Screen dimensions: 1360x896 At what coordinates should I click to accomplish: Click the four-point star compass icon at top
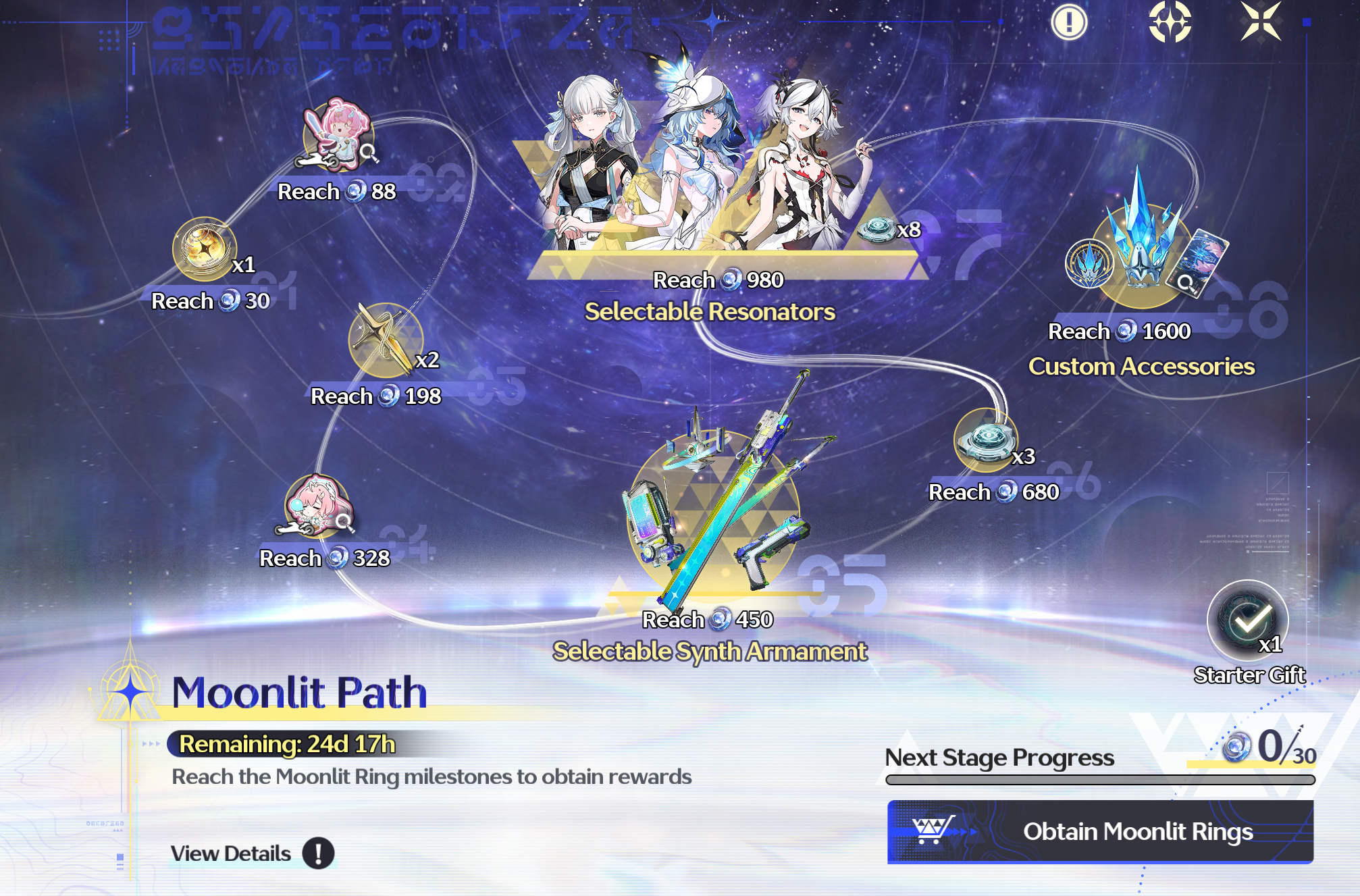[1170, 22]
